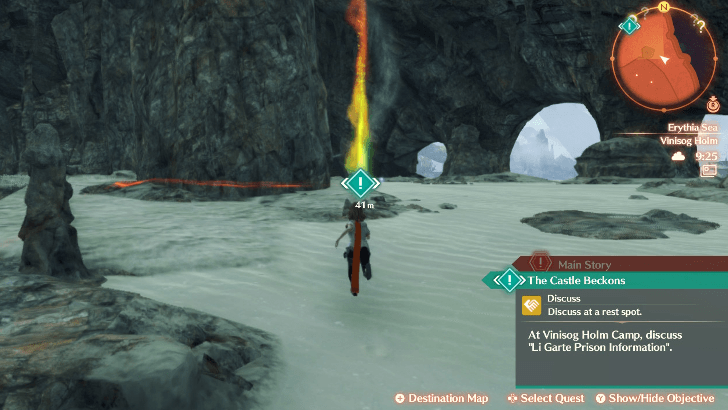The image size is (728, 410).
Task: Click the yellow Discuss handshake icon
Action: pyautogui.click(x=532, y=305)
